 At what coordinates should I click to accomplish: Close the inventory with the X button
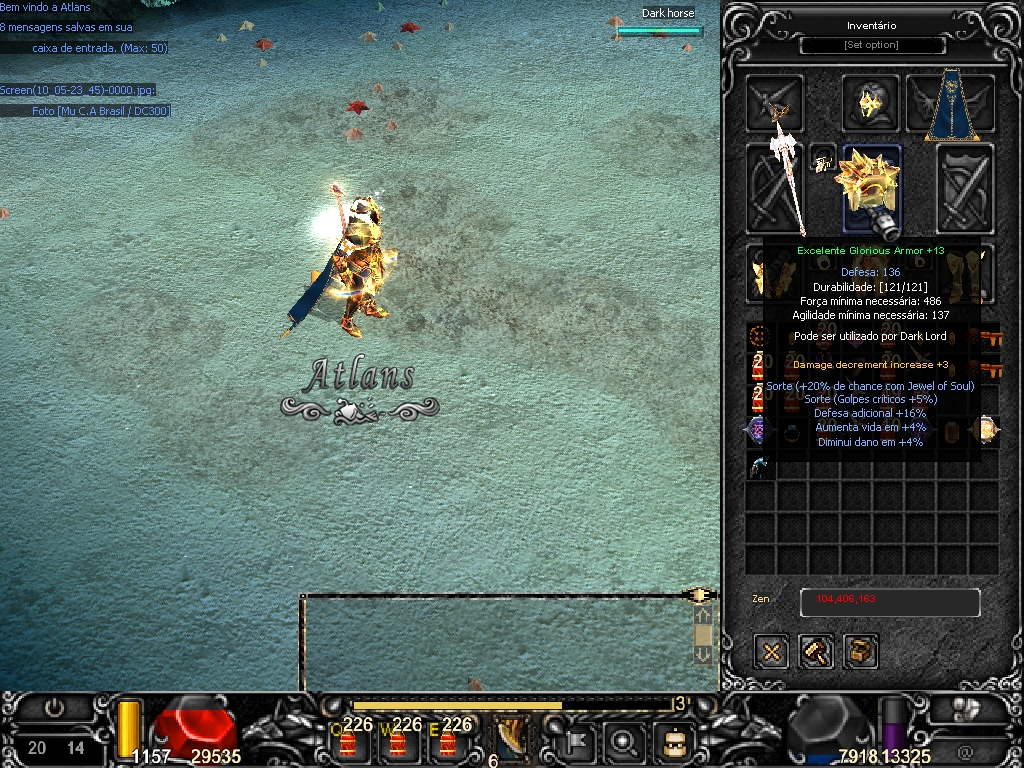pos(772,652)
